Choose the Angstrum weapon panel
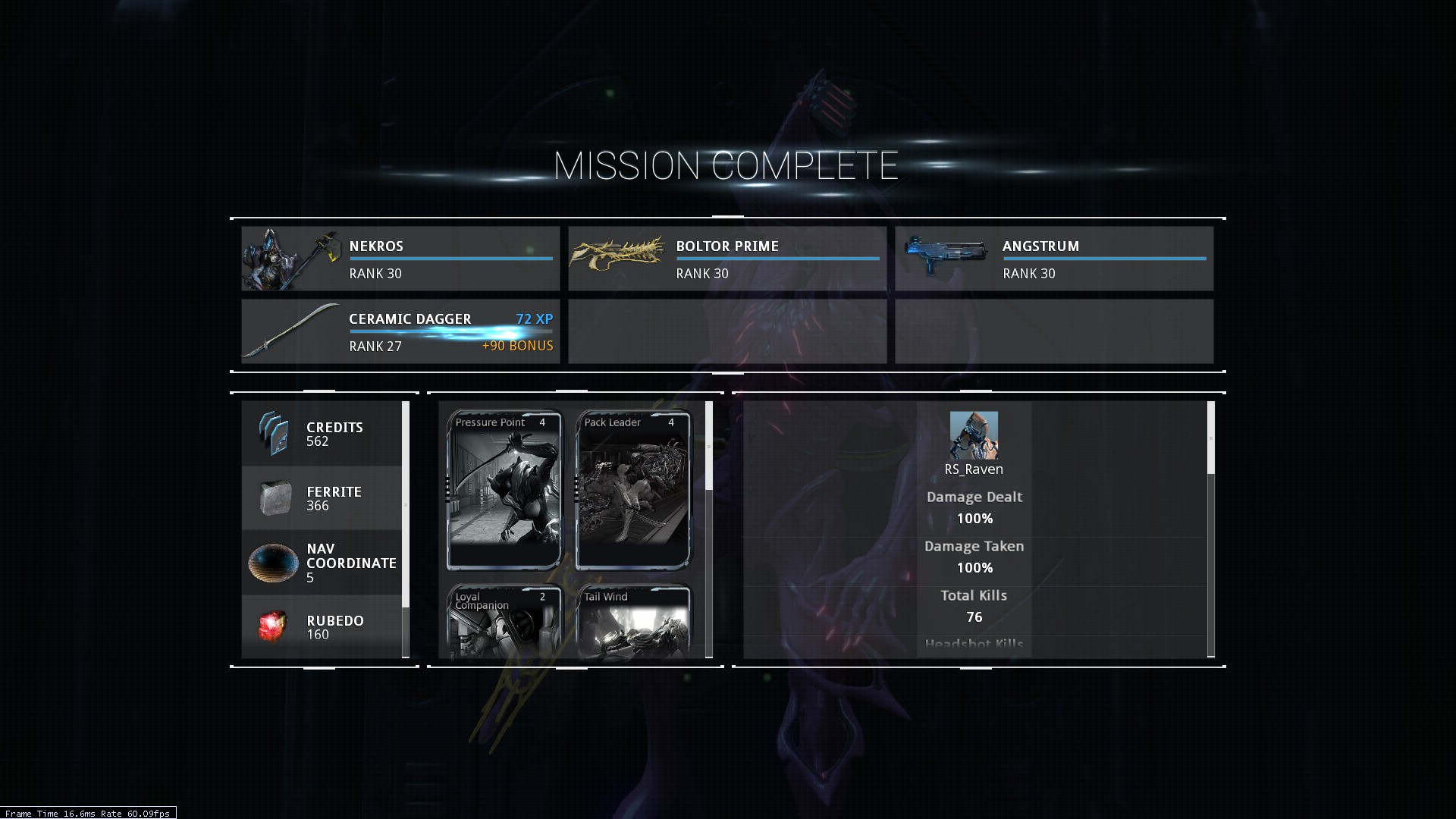This screenshot has width=1456, height=819. [x=1054, y=259]
